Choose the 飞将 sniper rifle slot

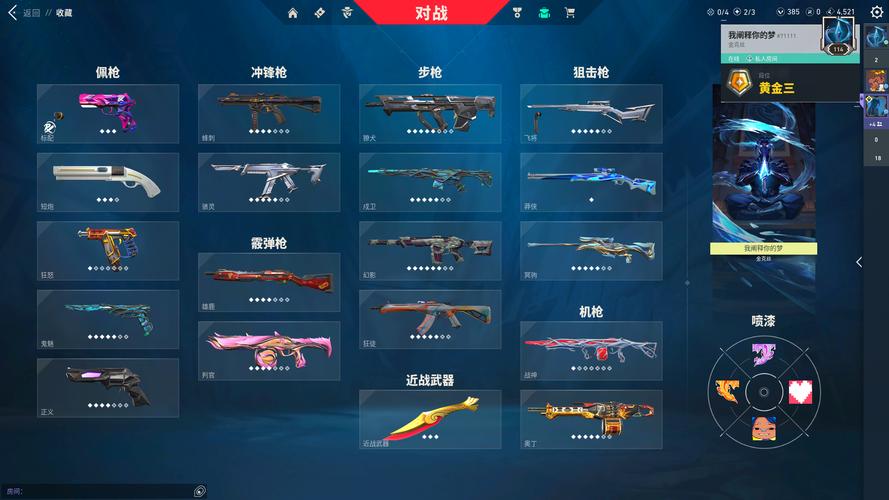[591, 113]
